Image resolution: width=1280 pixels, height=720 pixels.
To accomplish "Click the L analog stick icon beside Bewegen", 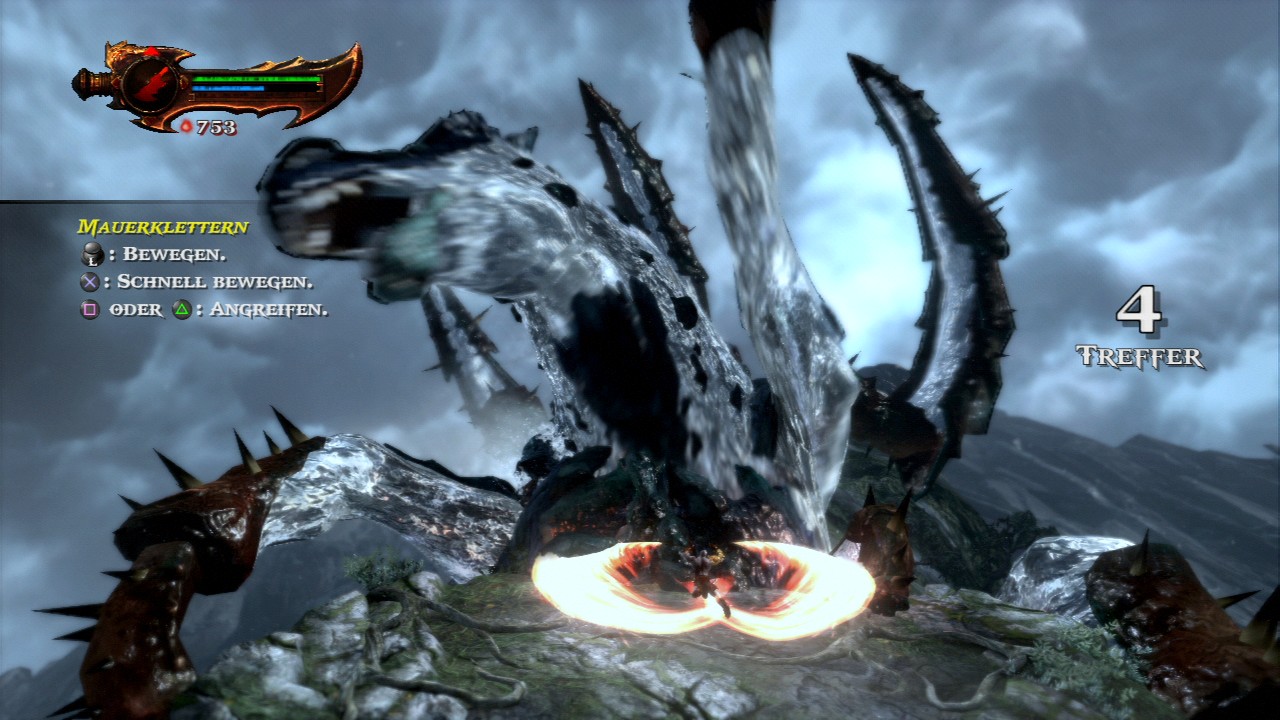I will (x=91, y=253).
